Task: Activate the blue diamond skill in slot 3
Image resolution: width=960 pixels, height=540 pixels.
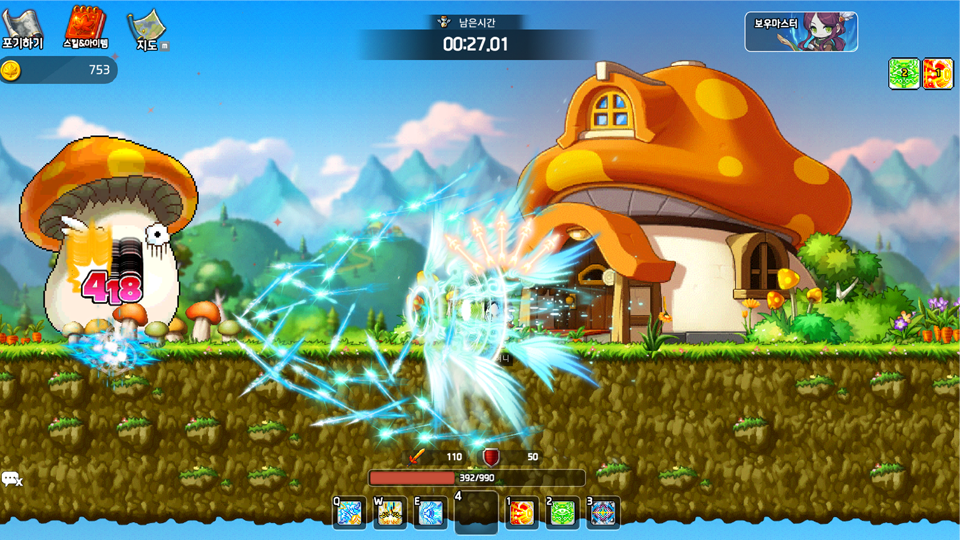Action: point(603,513)
